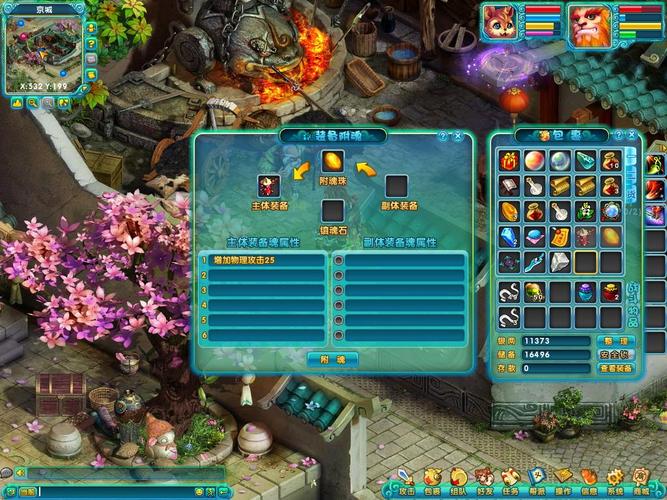Image resolution: width=667 pixels, height=500 pixels.
Task: Open the 好友 friends menu
Action: (484, 478)
